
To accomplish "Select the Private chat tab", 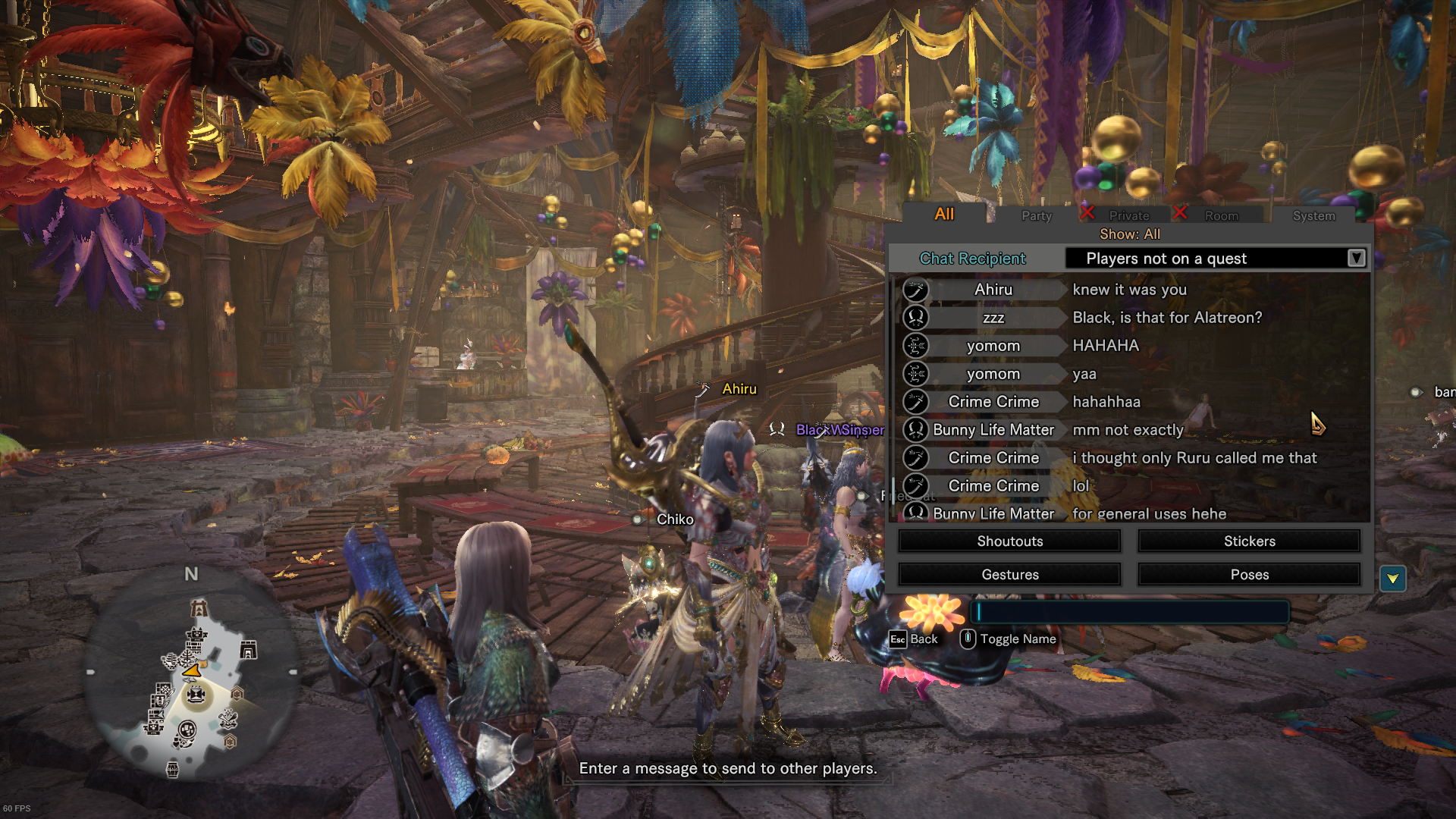I will point(1128,216).
